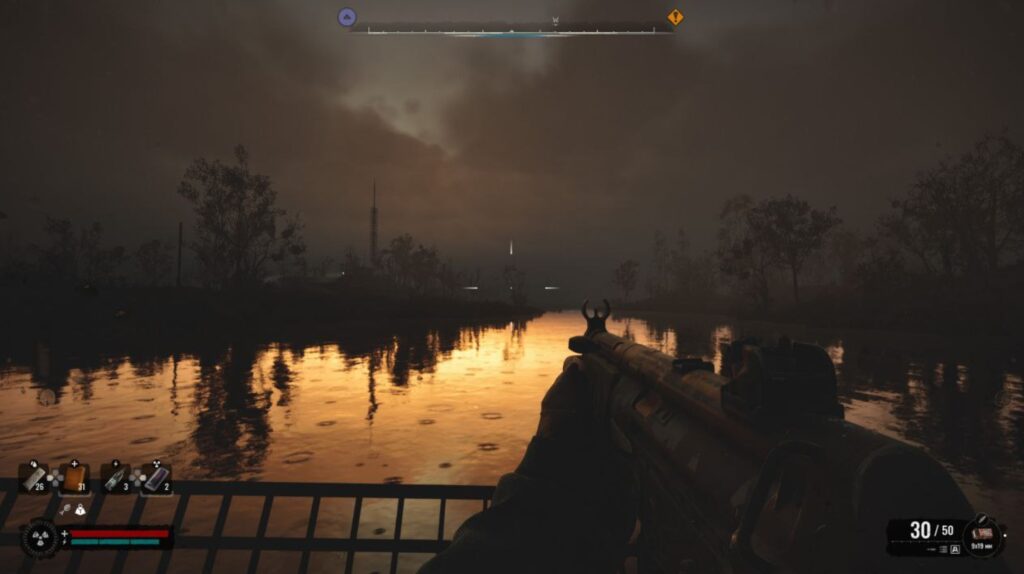Screen dimensions: 1024x574
Task: Click the 9x19 mm ammo type icon
Action: click(983, 534)
